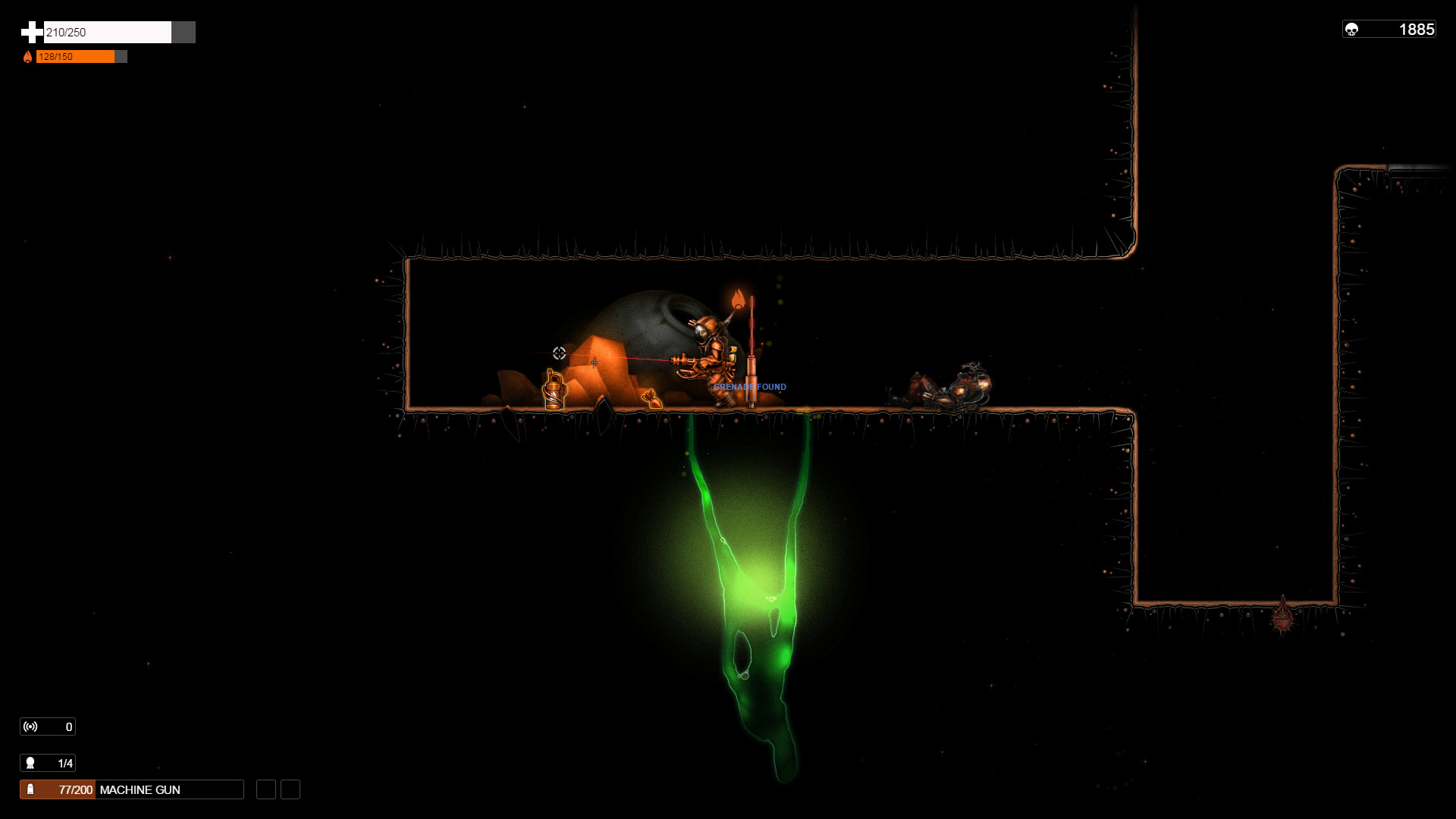The image size is (1456, 819).
Task: Toggle the second empty weapon slot
Action: 290,789
